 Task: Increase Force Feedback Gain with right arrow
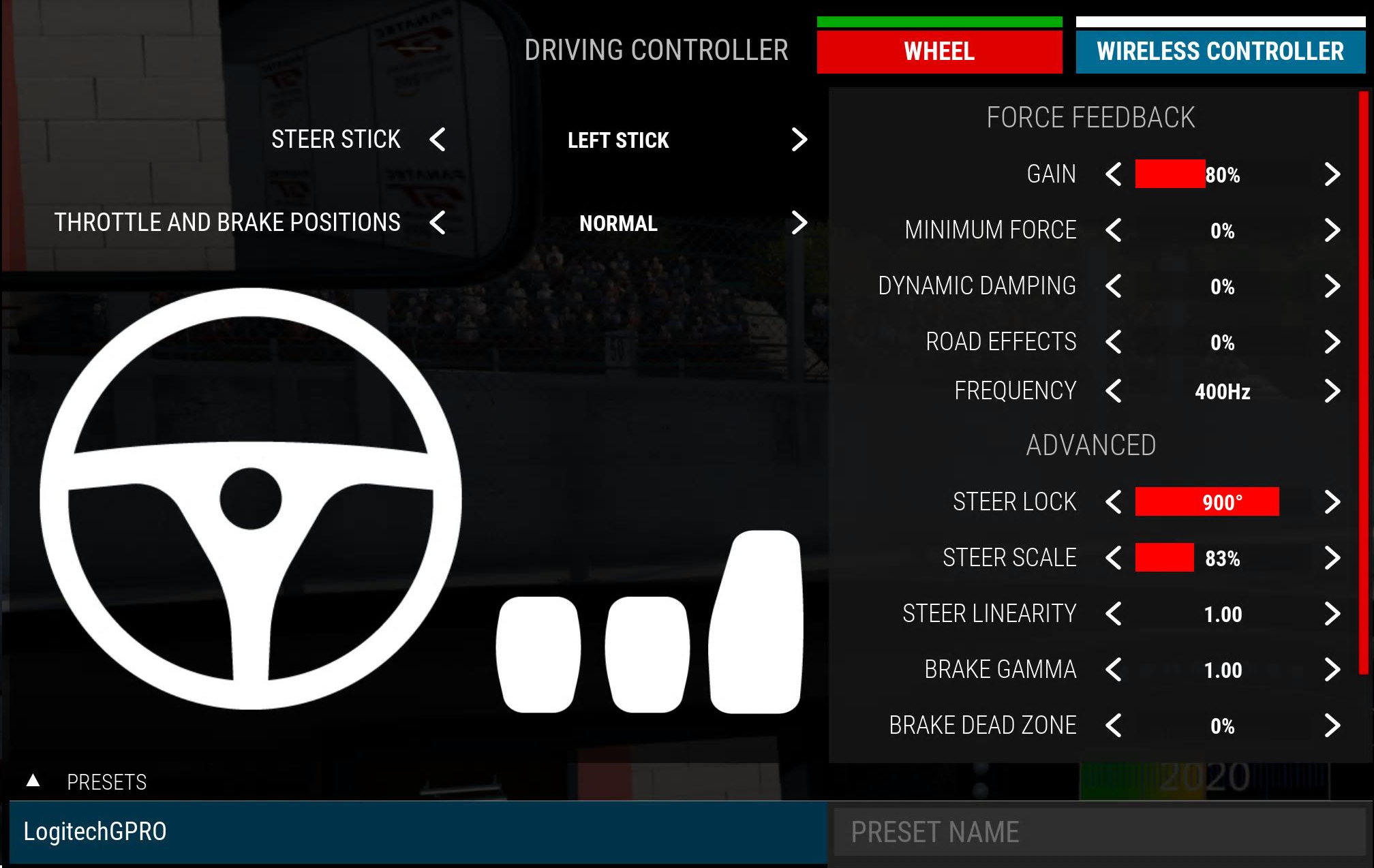(1332, 174)
